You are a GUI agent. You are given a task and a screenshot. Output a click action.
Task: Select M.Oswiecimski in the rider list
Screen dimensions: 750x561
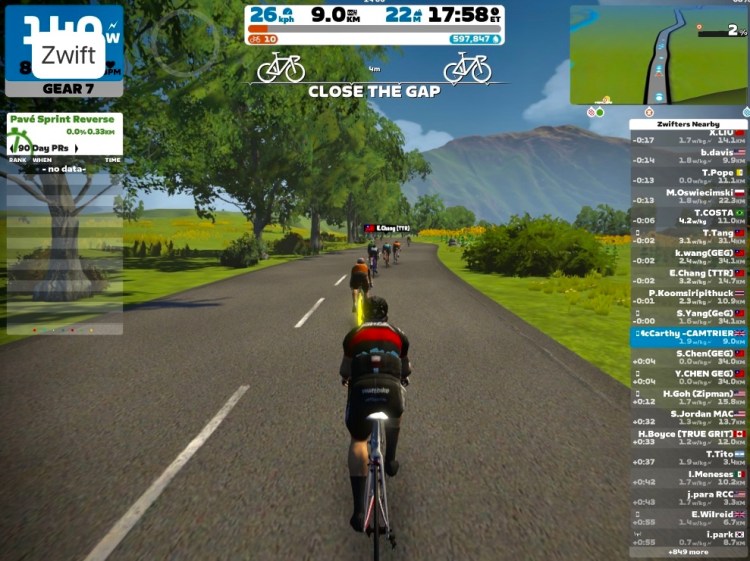pyautogui.click(x=689, y=196)
